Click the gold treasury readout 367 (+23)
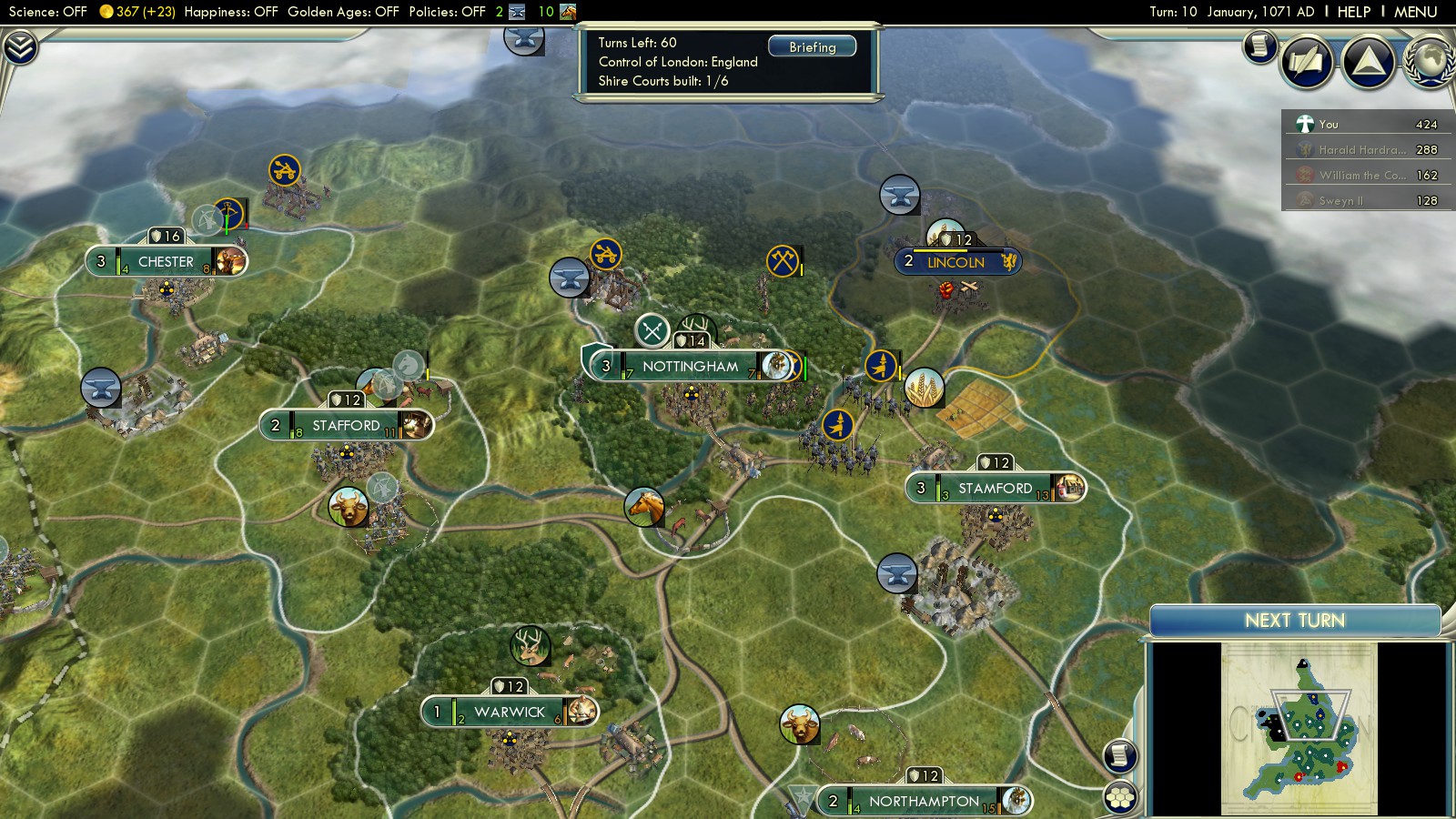Viewport: 1456px width, 819px height. pos(139,12)
